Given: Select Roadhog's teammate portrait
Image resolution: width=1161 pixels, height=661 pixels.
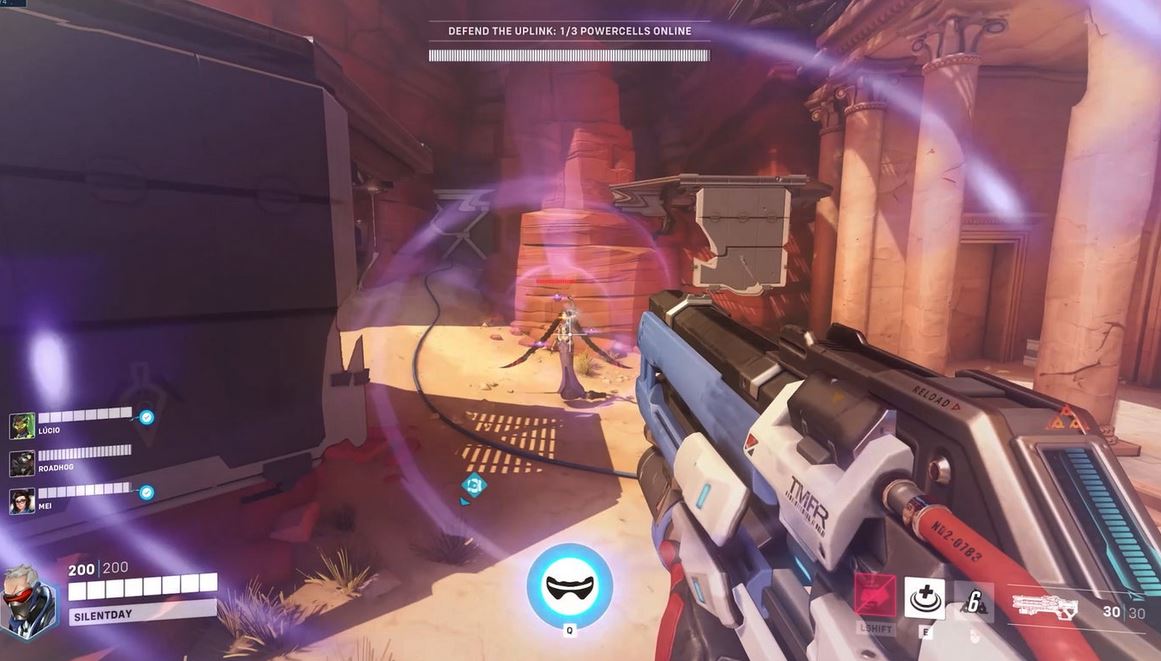Looking at the screenshot, I should coord(22,463).
